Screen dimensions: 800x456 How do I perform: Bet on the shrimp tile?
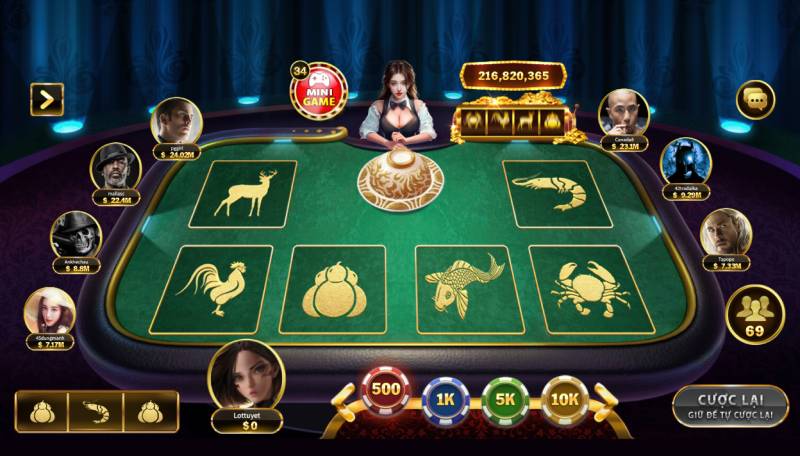coord(557,192)
